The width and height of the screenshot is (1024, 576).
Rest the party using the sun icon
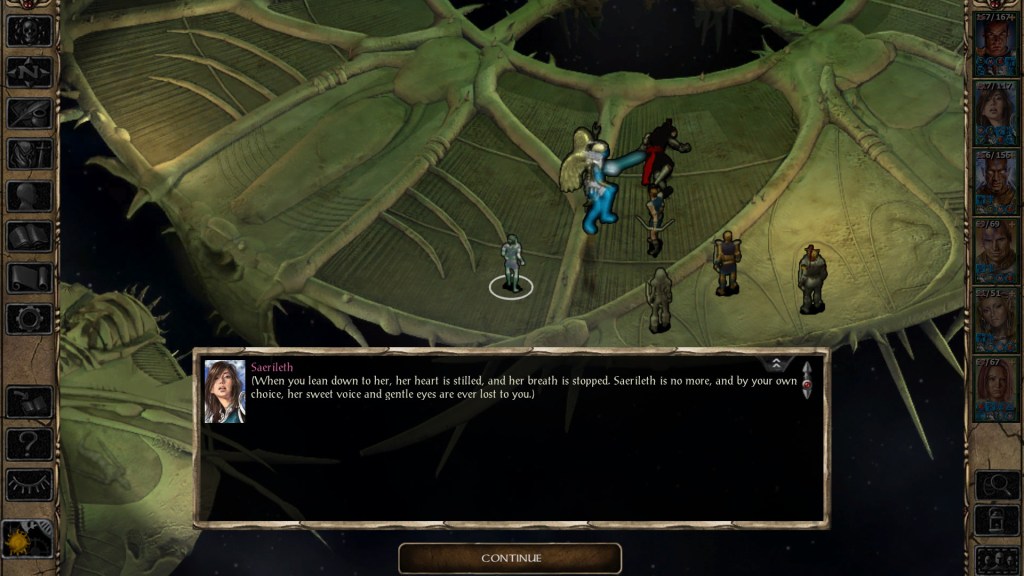27,543
